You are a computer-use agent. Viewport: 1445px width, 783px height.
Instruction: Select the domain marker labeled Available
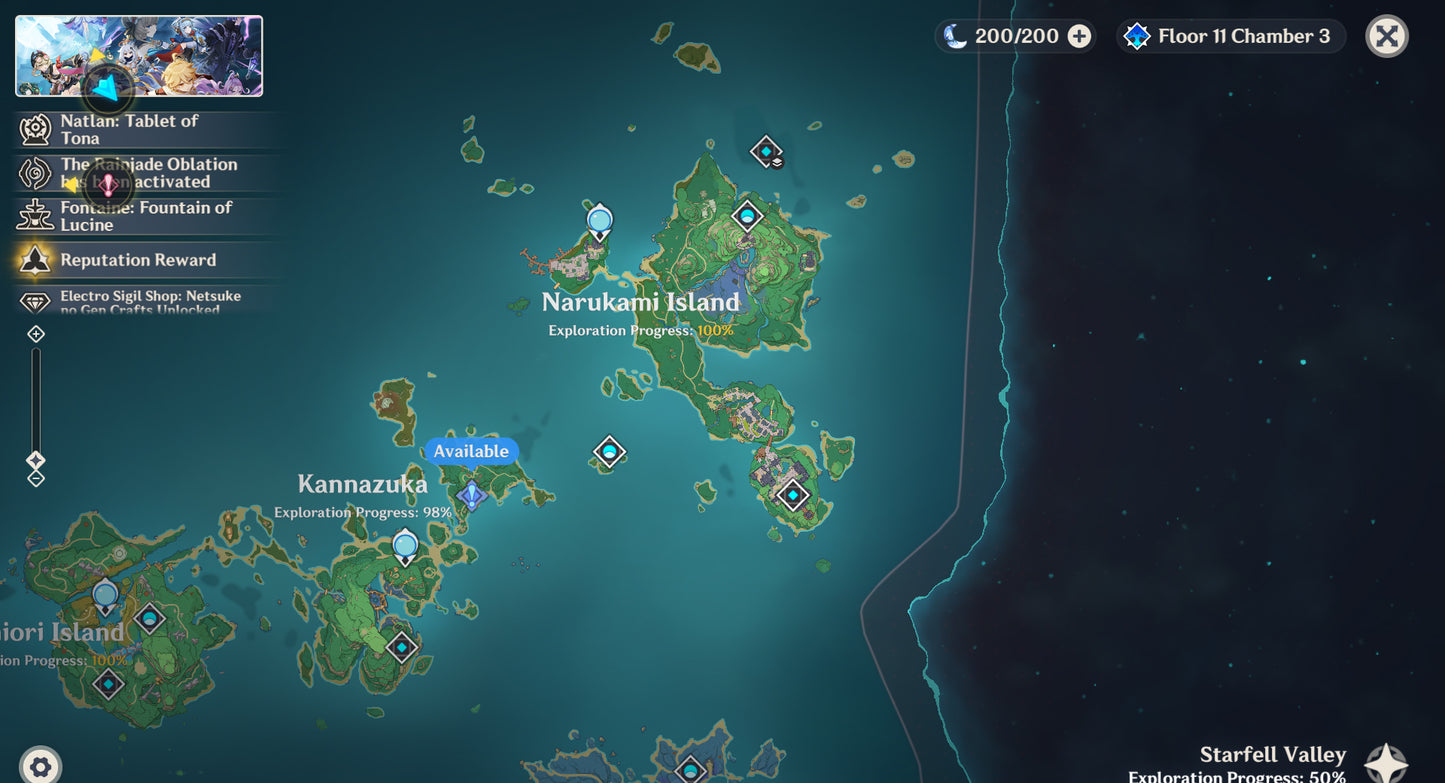(471, 494)
